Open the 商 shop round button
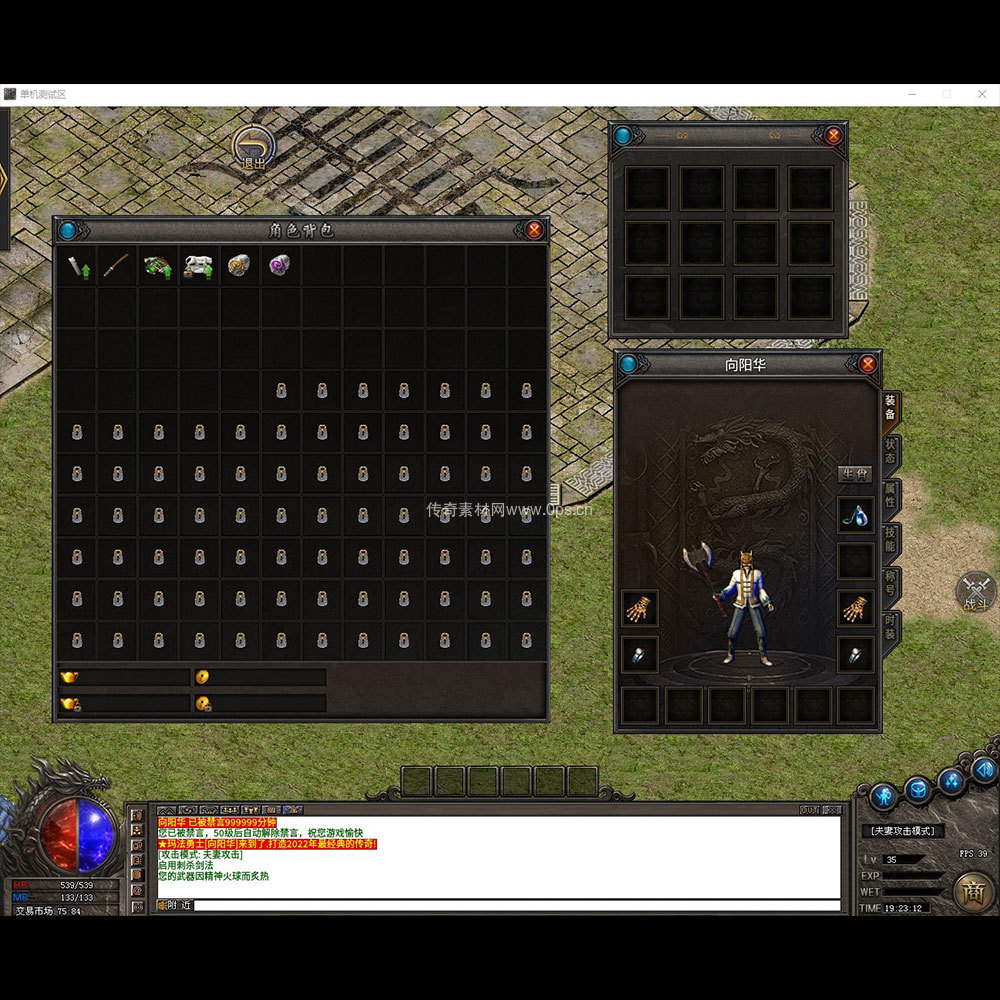 coord(973,891)
